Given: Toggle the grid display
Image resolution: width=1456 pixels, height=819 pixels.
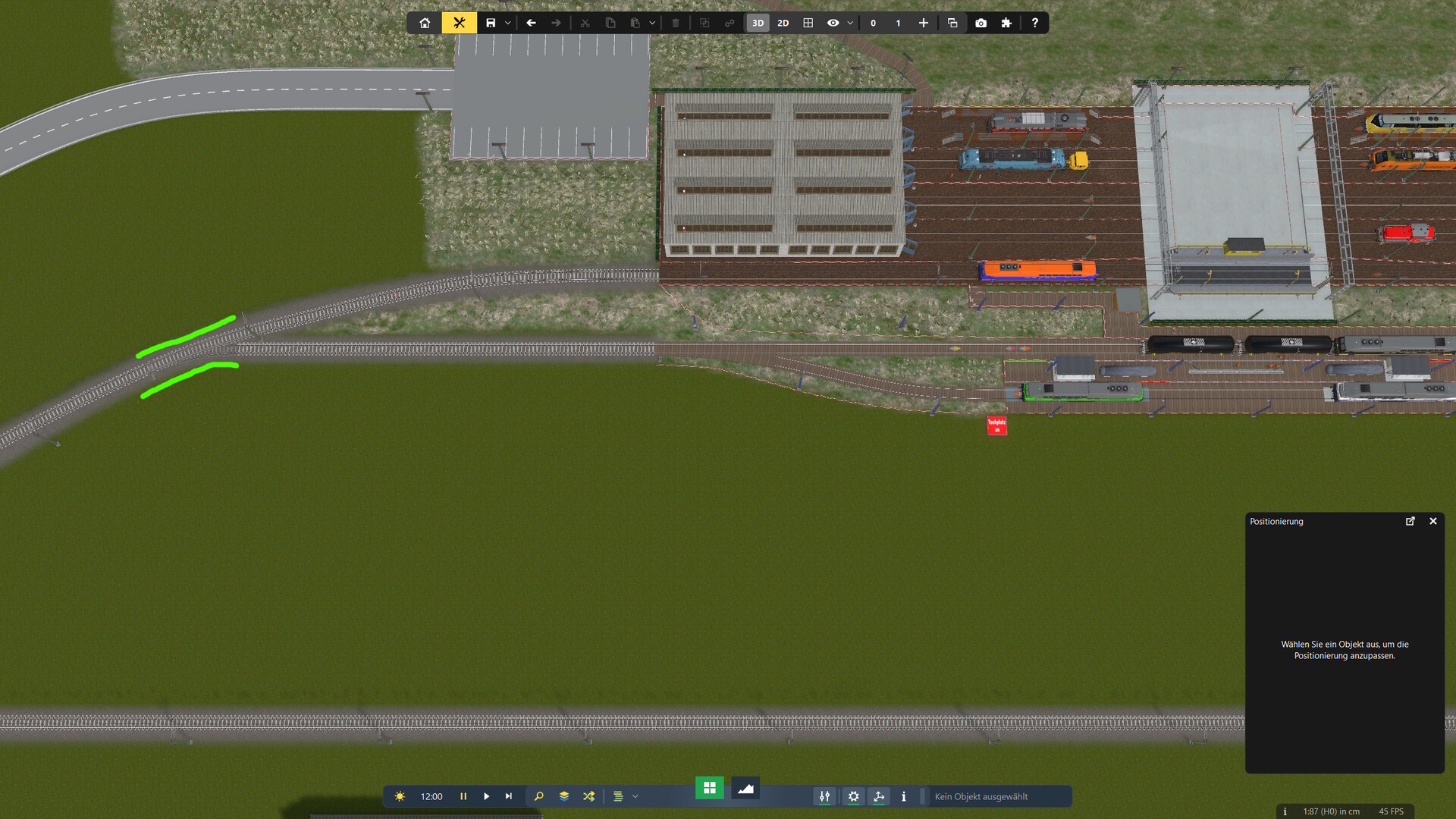Looking at the screenshot, I should [808, 23].
